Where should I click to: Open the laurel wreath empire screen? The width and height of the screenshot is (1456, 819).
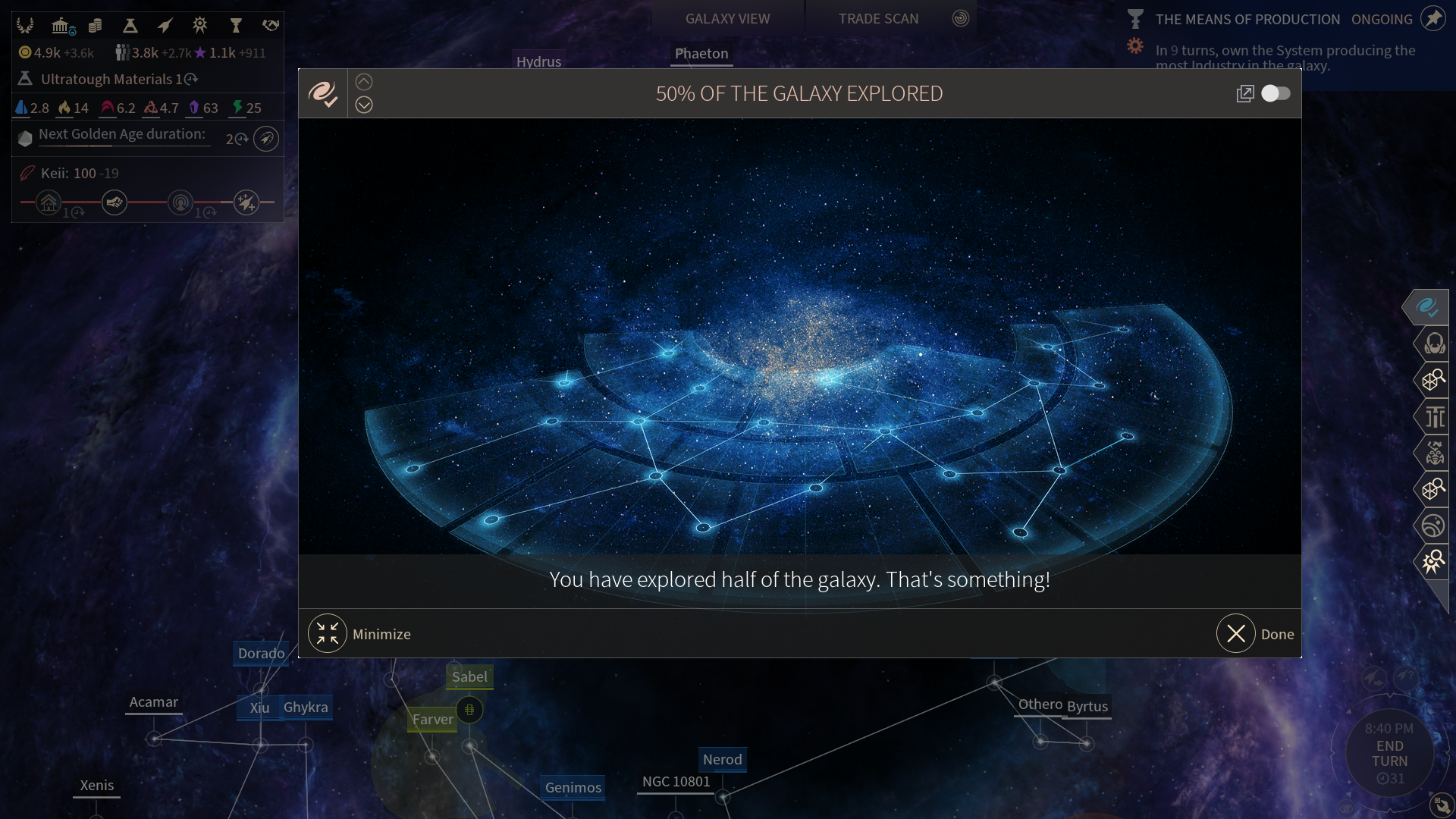pyautogui.click(x=25, y=26)
